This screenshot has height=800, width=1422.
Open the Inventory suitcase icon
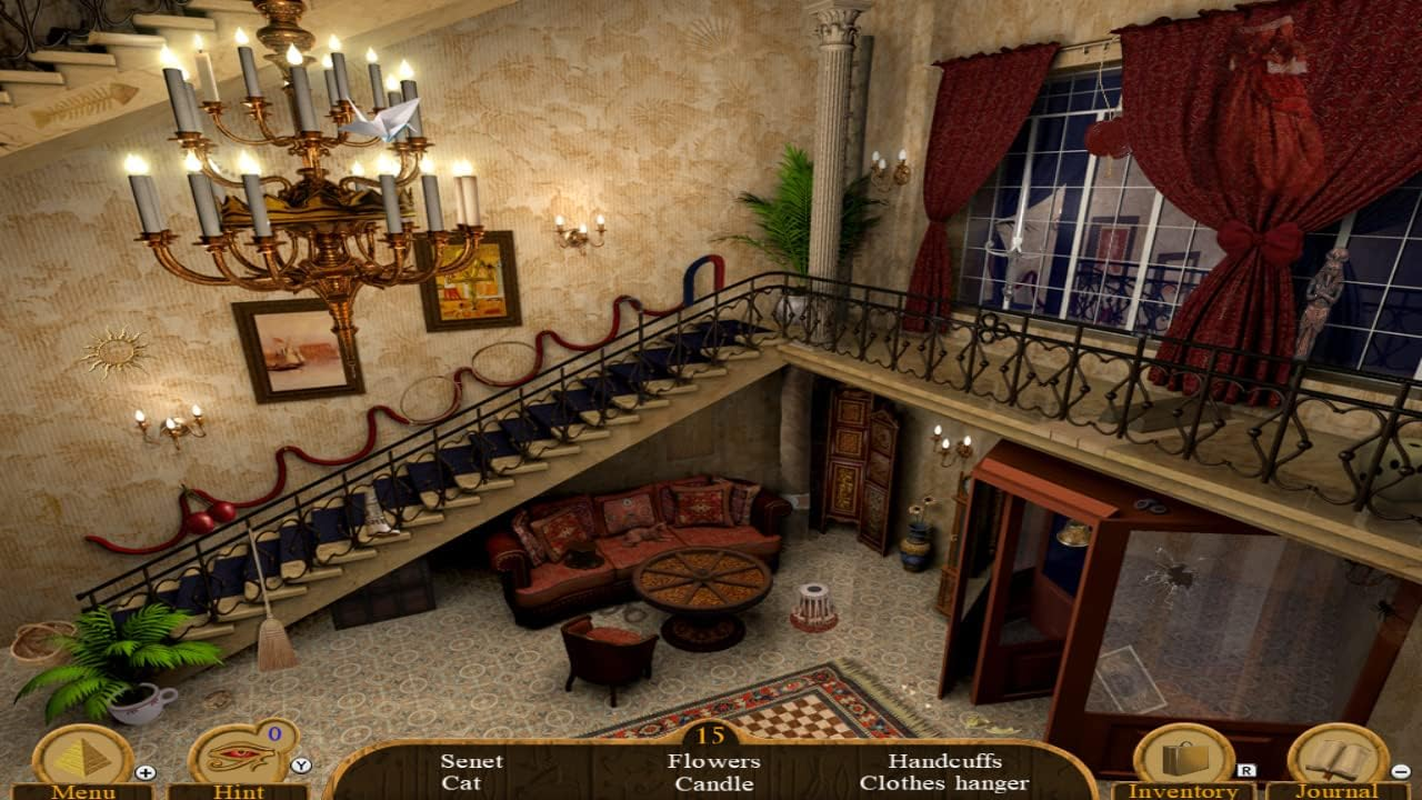pos(1186,757)
